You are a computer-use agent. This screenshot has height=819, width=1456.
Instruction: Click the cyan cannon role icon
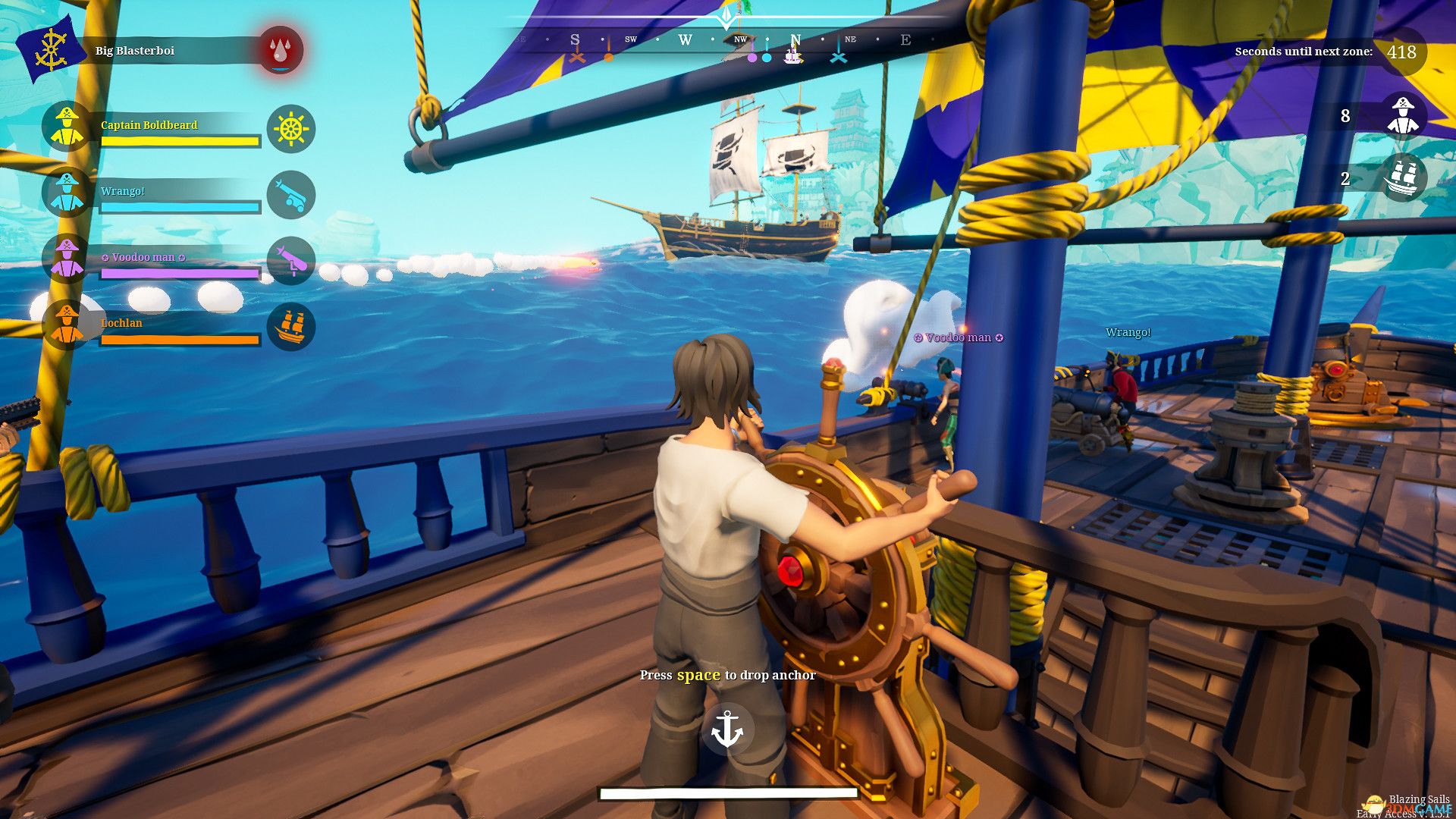291,195
